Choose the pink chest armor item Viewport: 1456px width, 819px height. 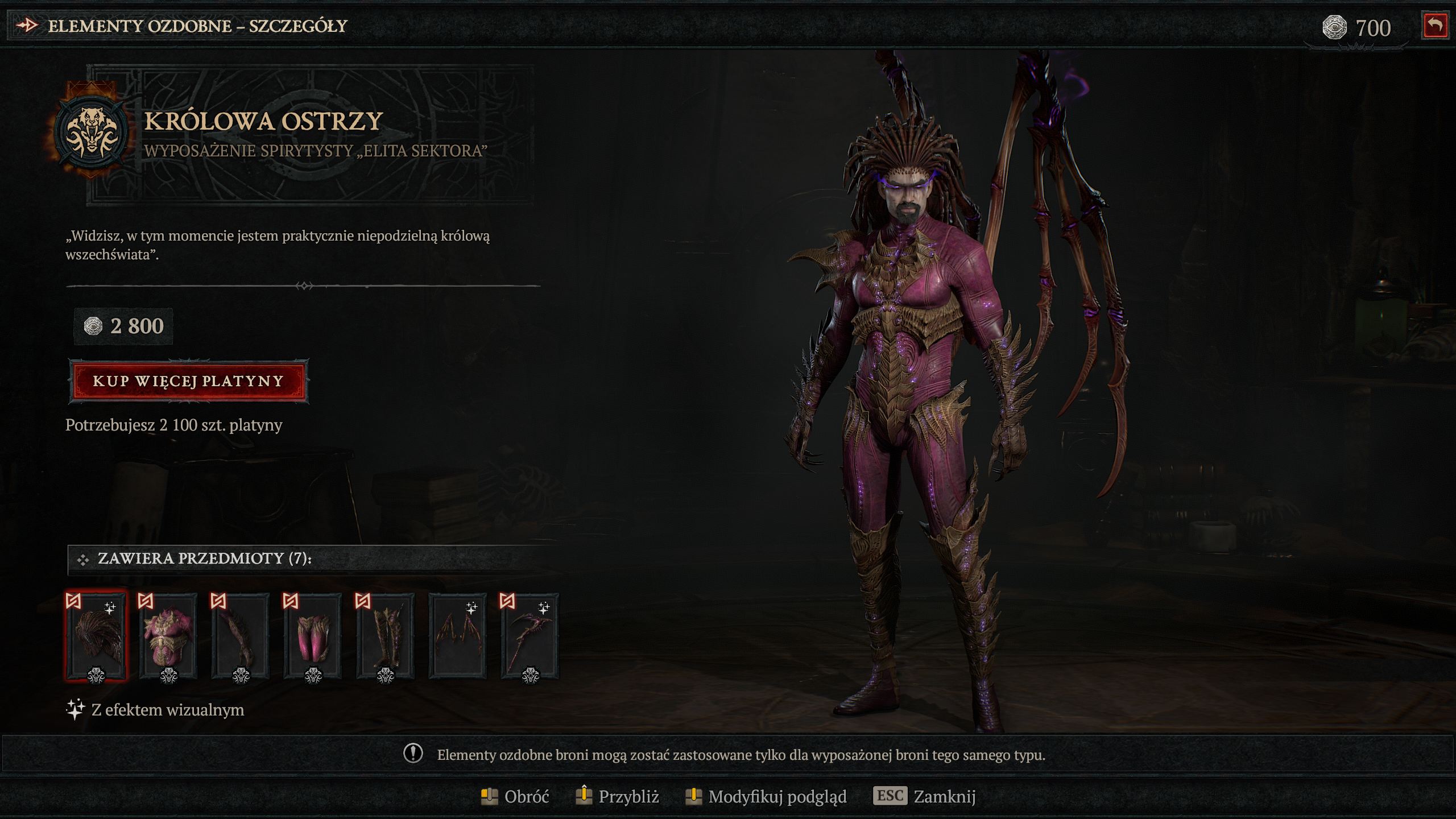[x=168, y=636]
